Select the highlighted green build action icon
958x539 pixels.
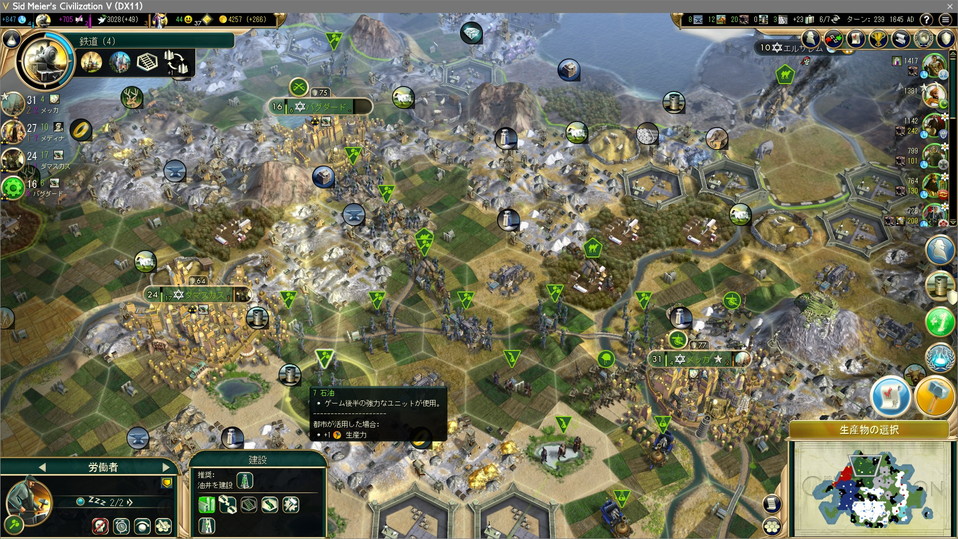[207, 504]
